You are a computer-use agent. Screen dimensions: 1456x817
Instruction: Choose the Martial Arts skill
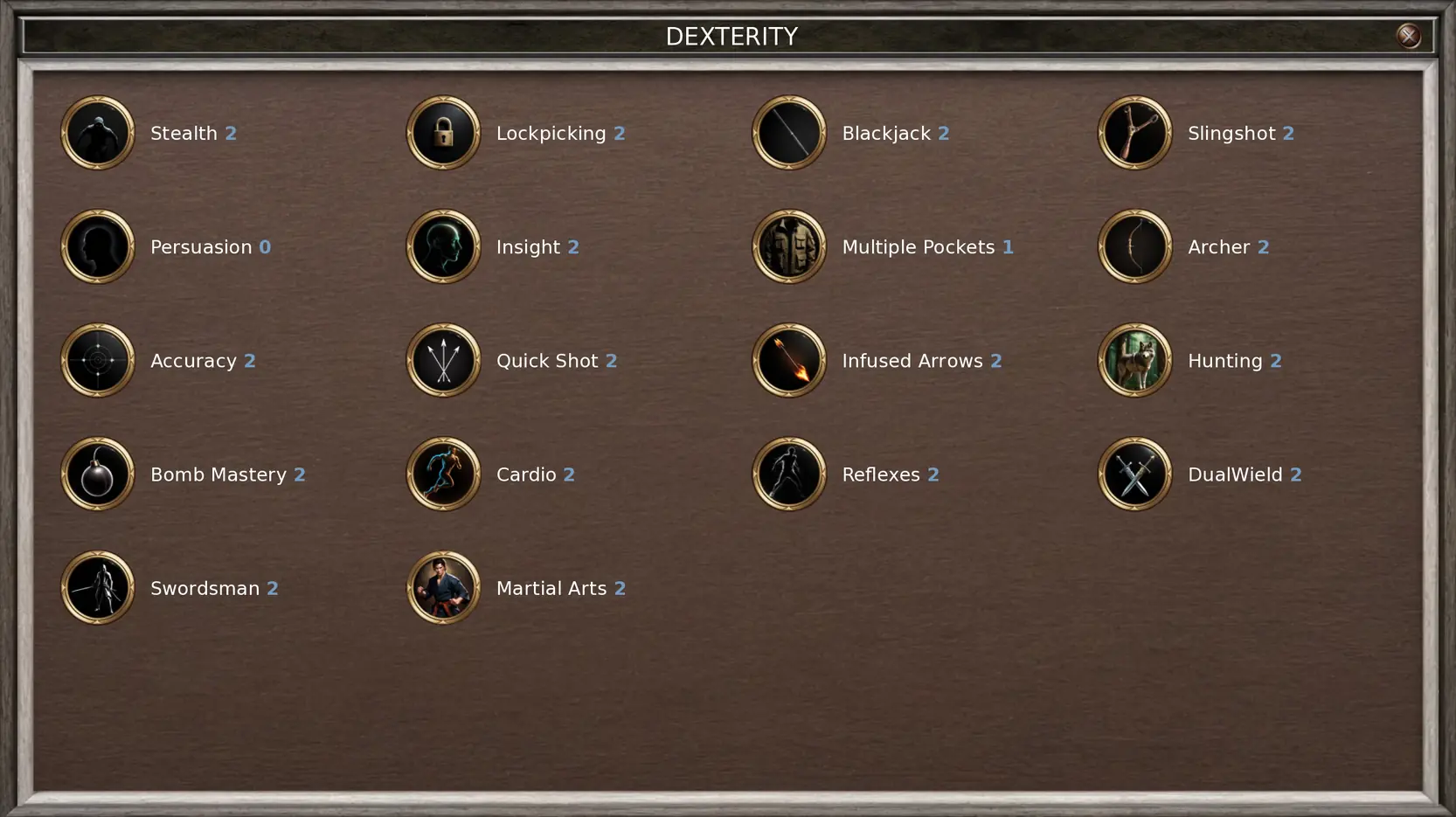443,587
